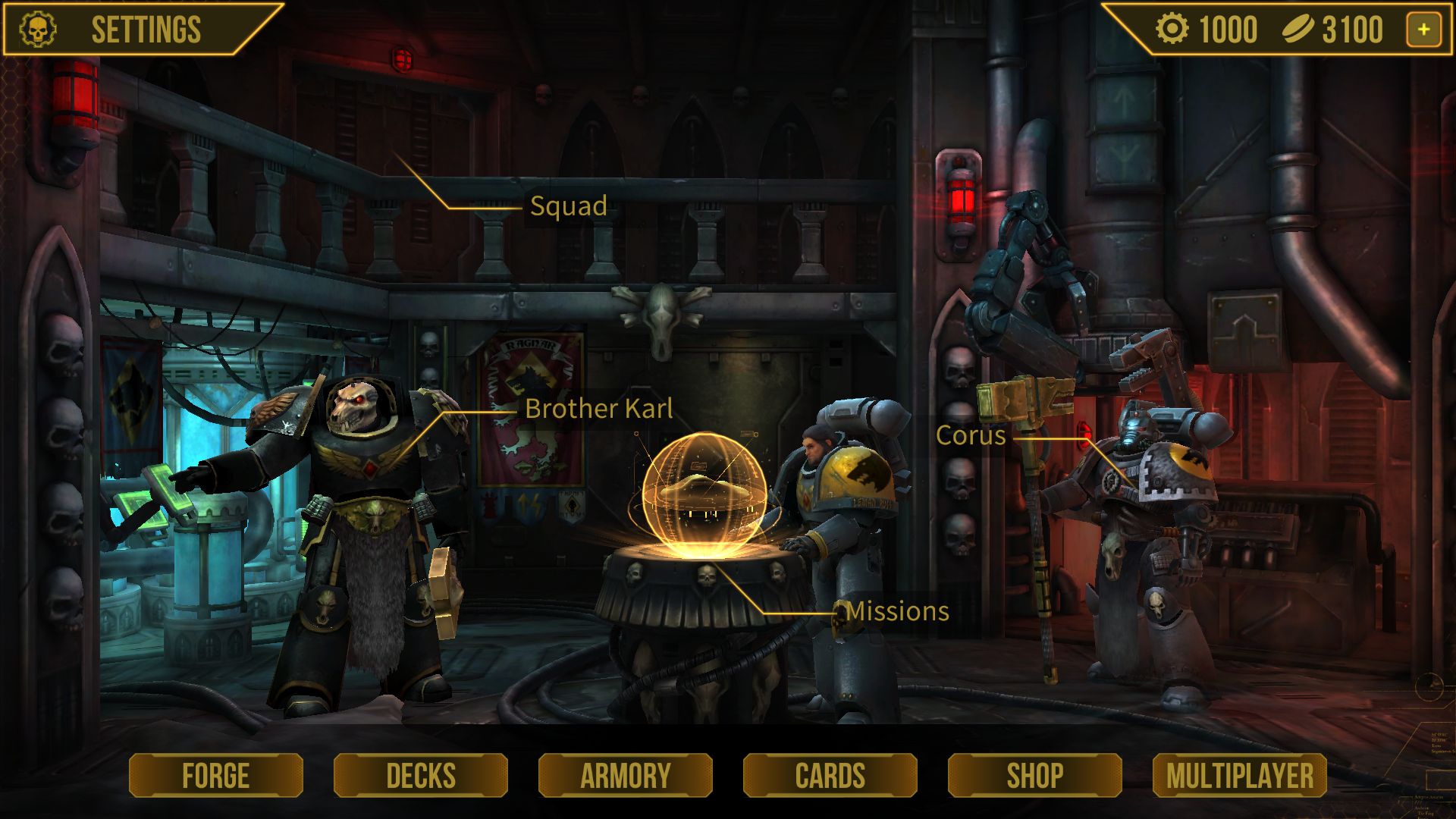Start Multiplayer mode
Image resolution: width=1456 pixels, height=819 pixels.
click(x=1240, y=775)
